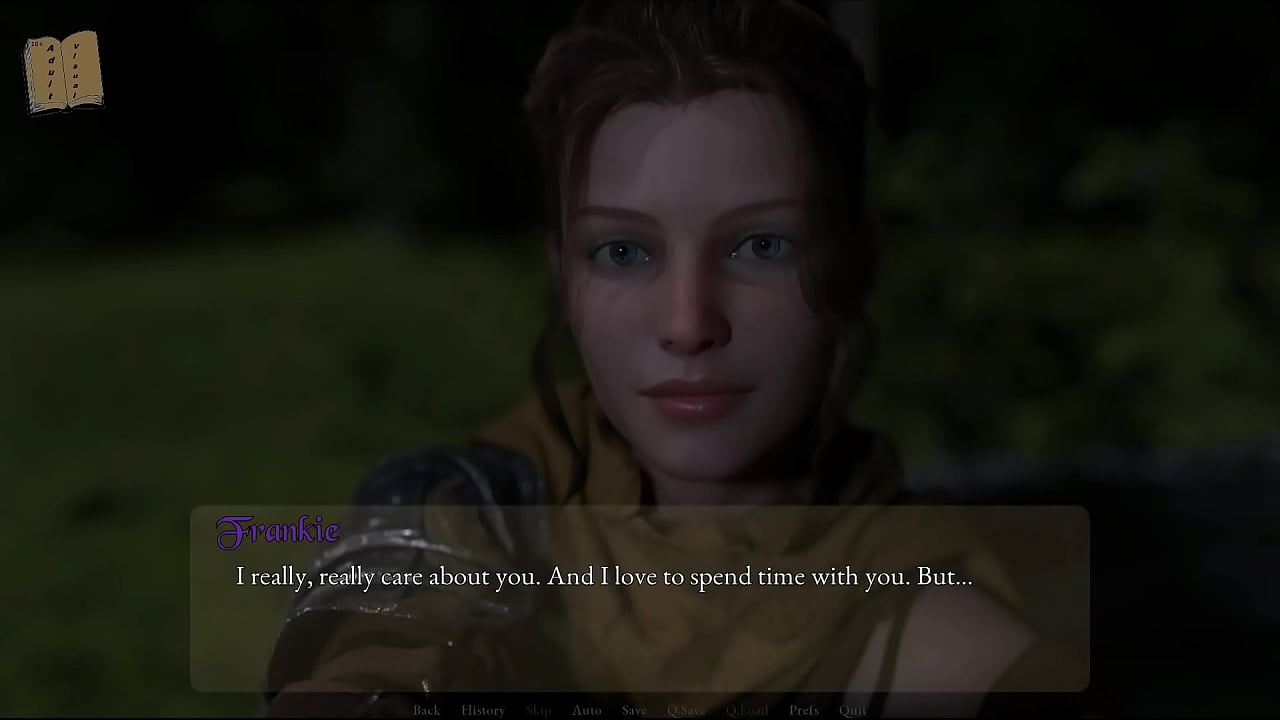Open the dialogue History log
The width and height of the screenshot is (1280, 720).
click(x=483, y=710)
